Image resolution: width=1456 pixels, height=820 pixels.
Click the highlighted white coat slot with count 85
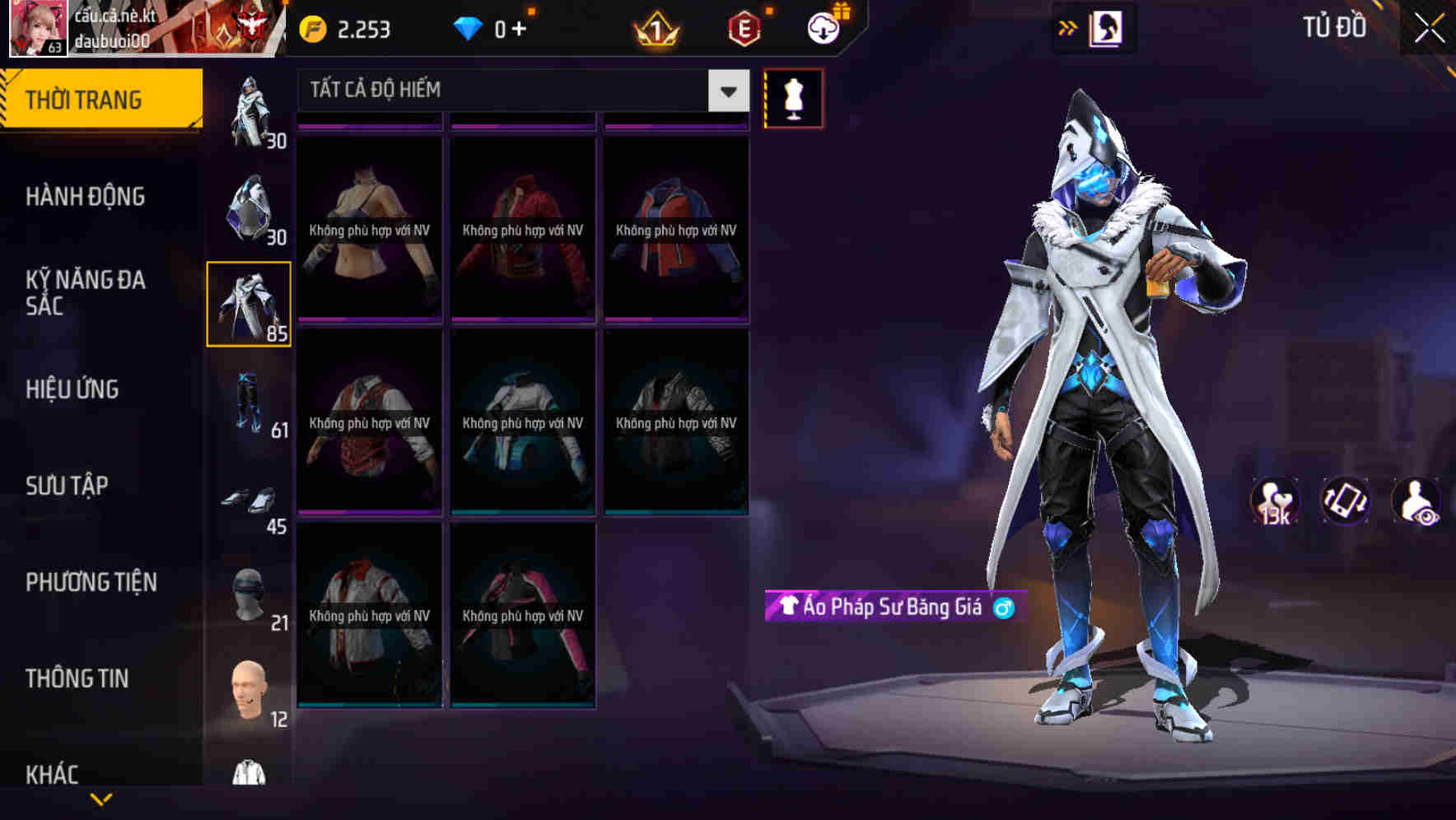coord(249,303)
